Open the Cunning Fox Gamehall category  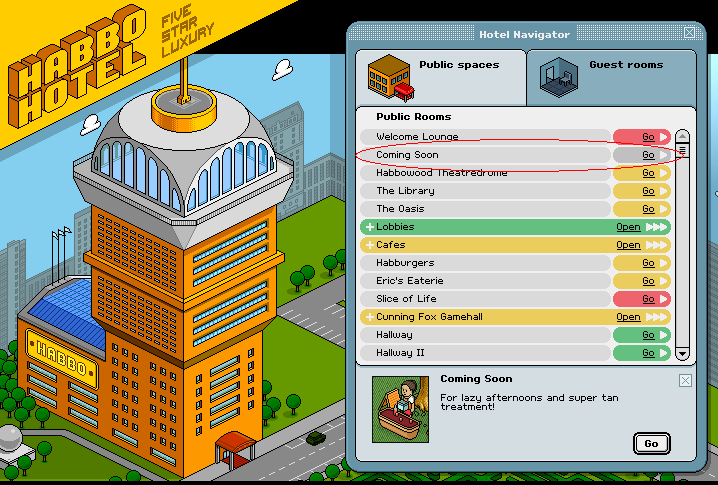(x=628, y=317)
